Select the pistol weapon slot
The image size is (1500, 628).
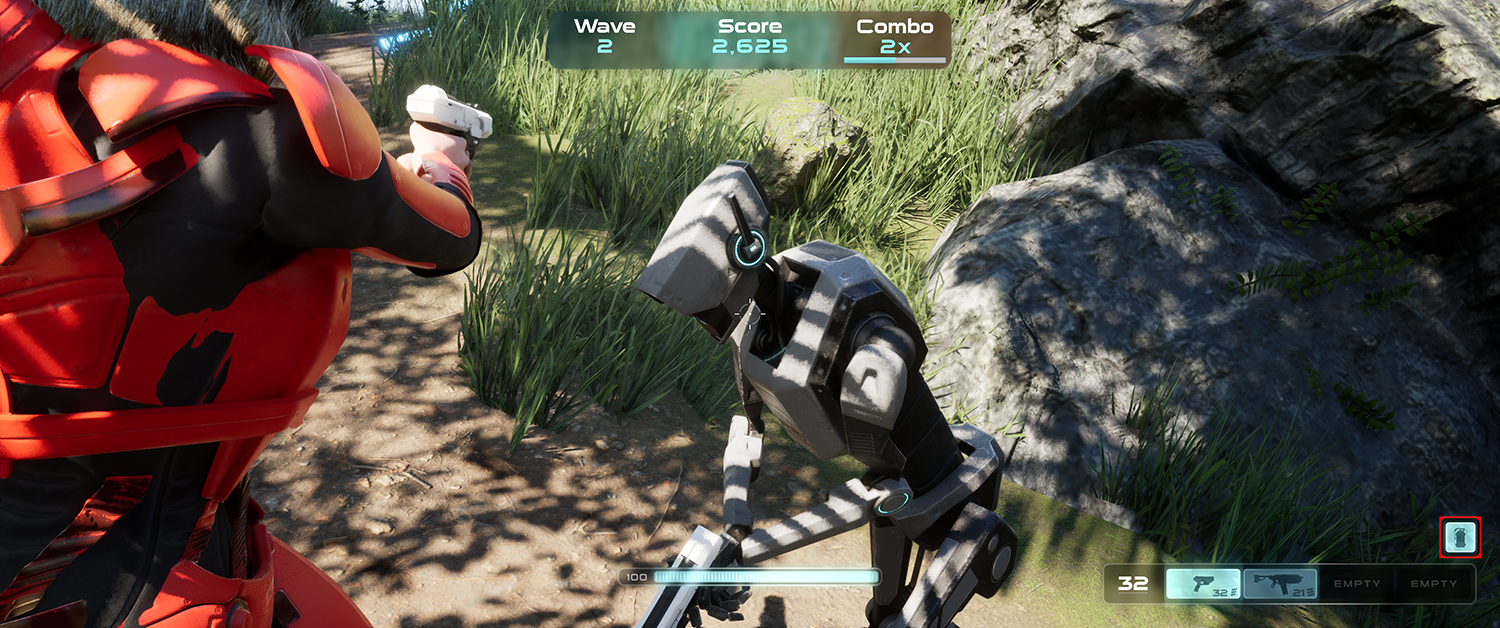(1203, 584)
